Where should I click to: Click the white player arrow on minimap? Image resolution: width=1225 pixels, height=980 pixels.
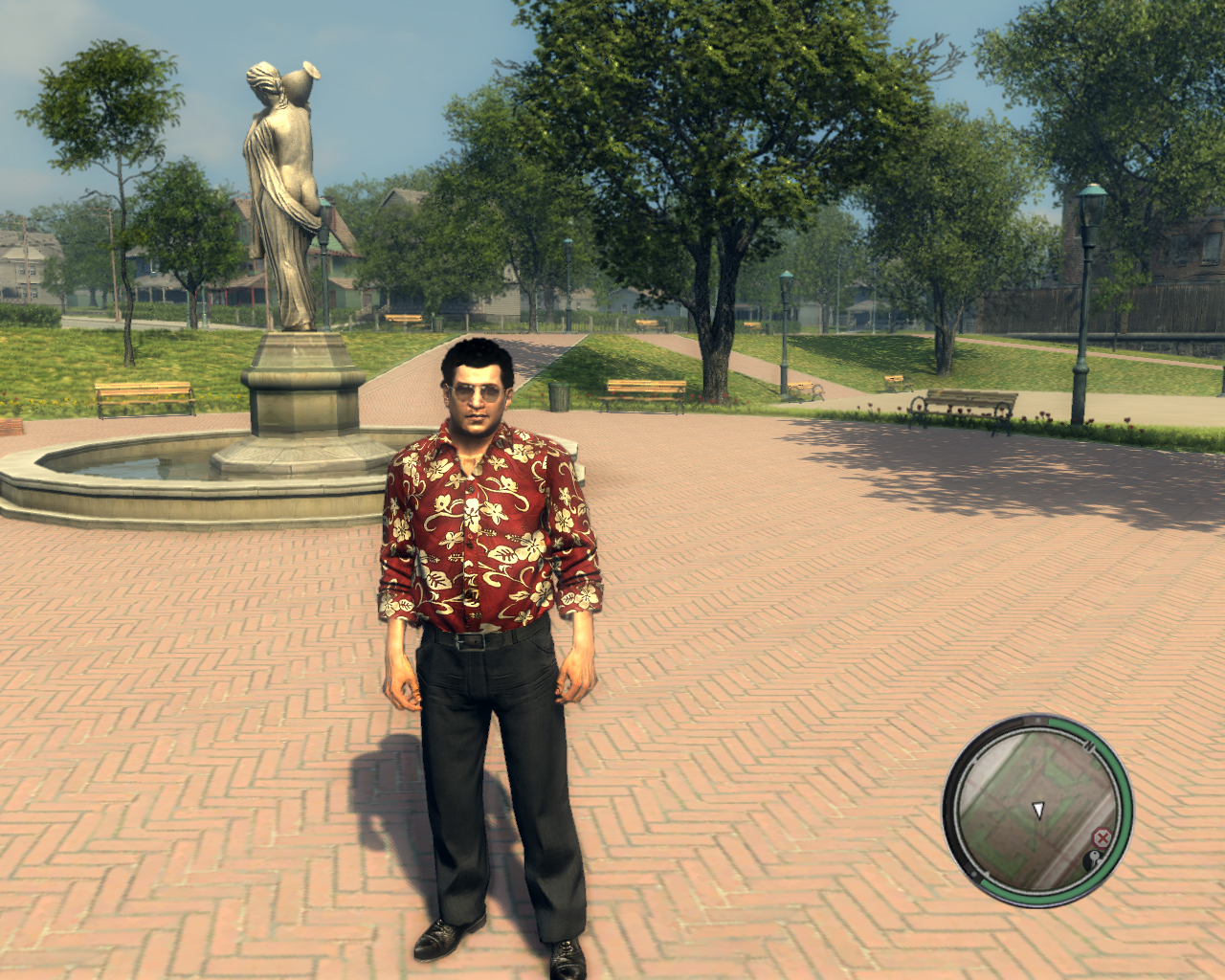[1037, 811]
